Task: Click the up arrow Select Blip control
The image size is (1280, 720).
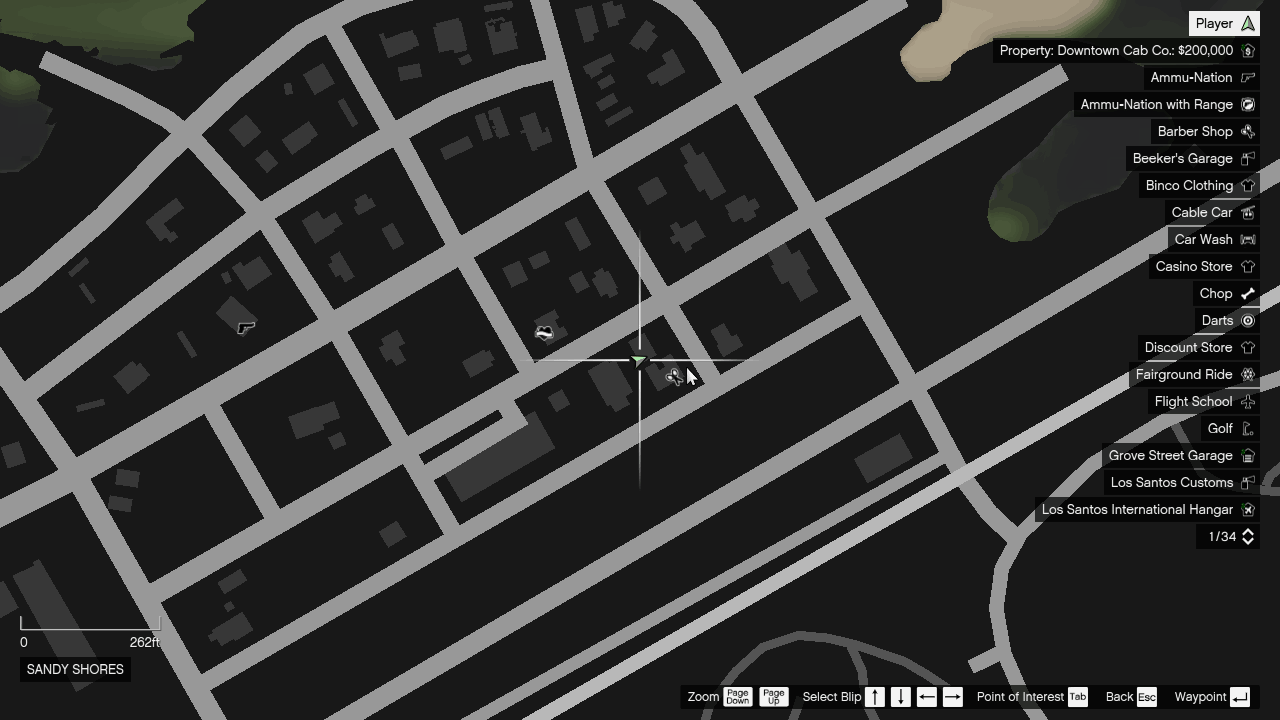Action: pyautogui.click(x=874, y=697)
